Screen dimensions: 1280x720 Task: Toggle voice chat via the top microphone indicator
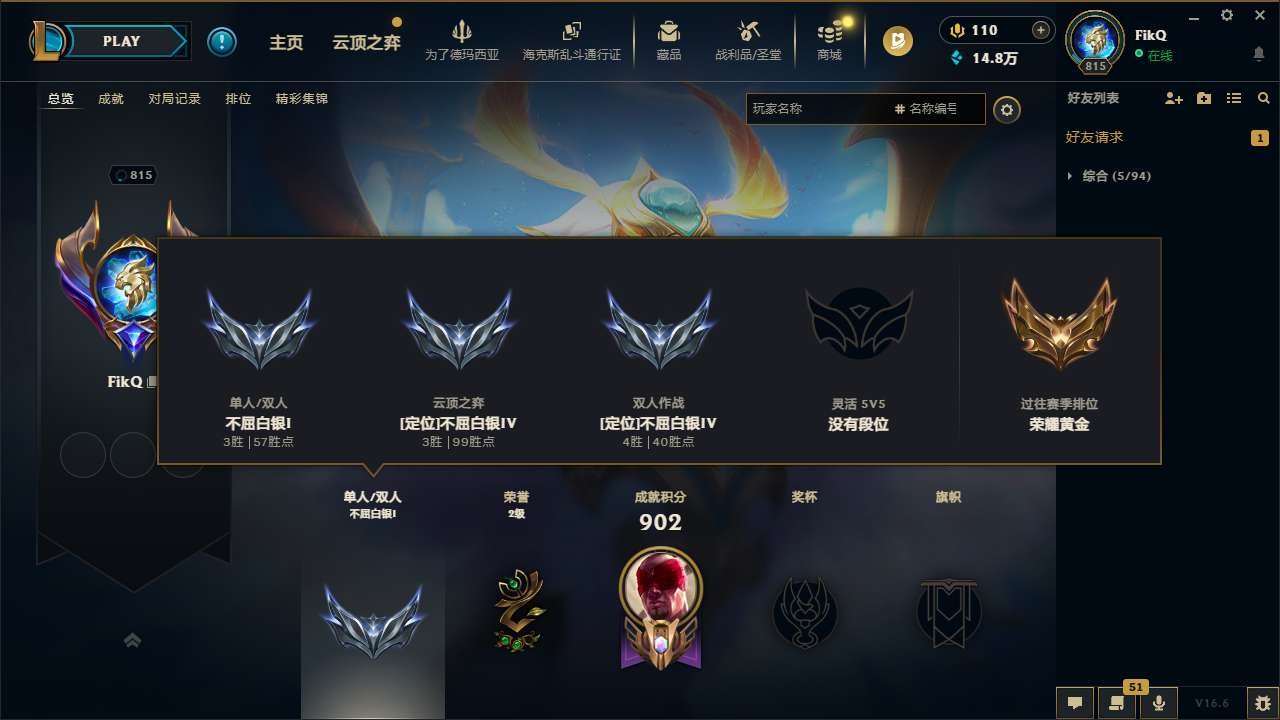956,30
